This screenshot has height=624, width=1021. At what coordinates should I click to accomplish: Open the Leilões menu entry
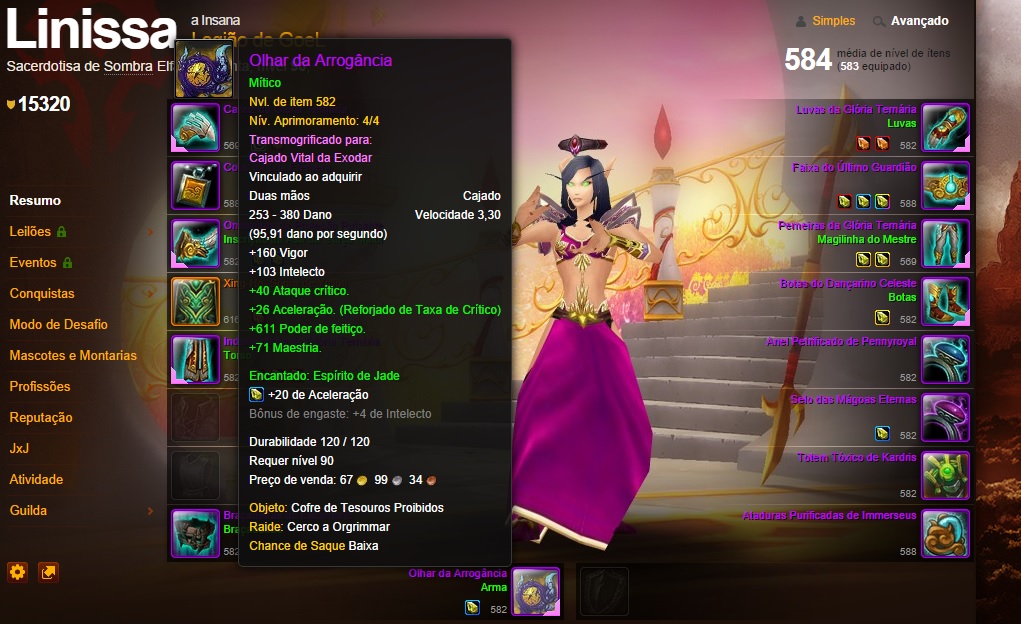point(30,231)
